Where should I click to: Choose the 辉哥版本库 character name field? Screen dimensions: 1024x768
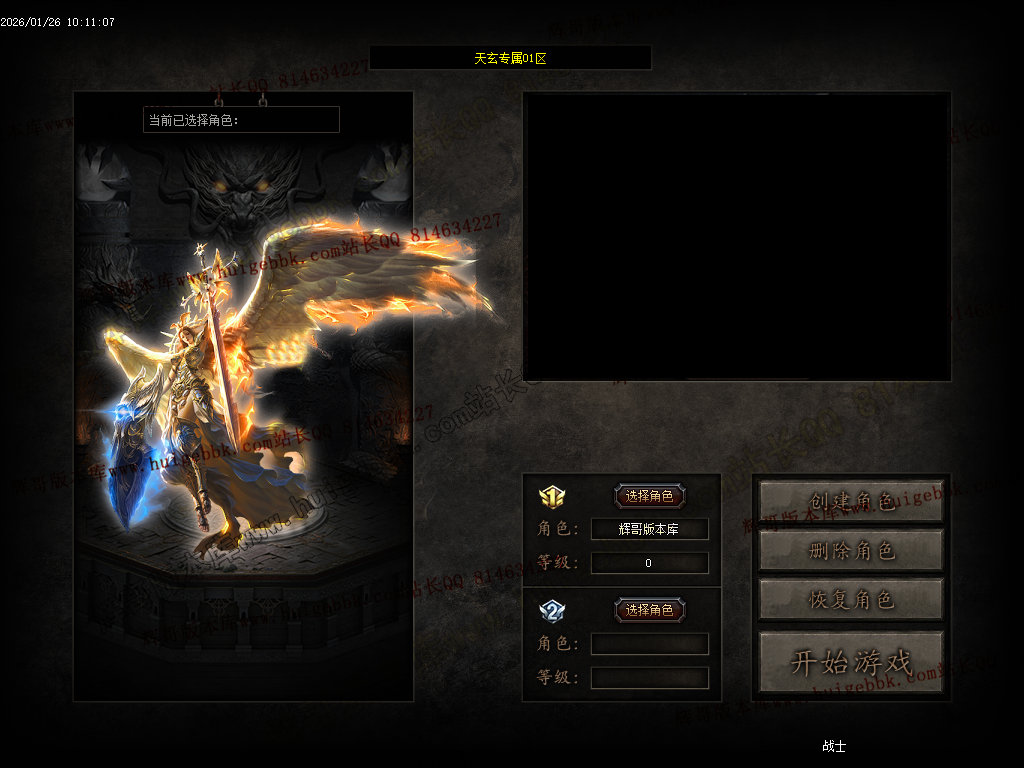[649, 529]
